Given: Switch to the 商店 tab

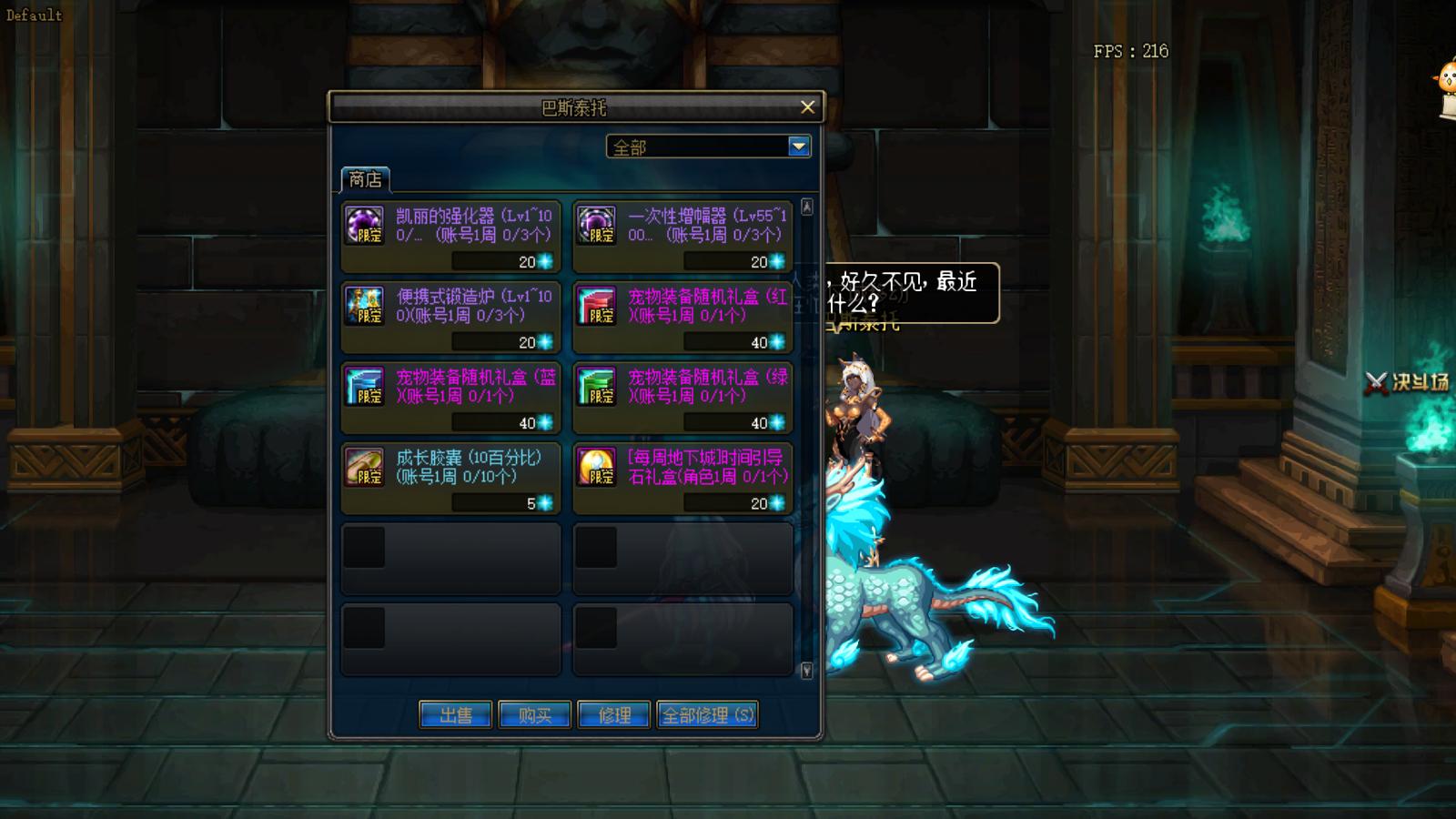Looking at the screenshot, I should pyautogui.click(x=365, y=178).
